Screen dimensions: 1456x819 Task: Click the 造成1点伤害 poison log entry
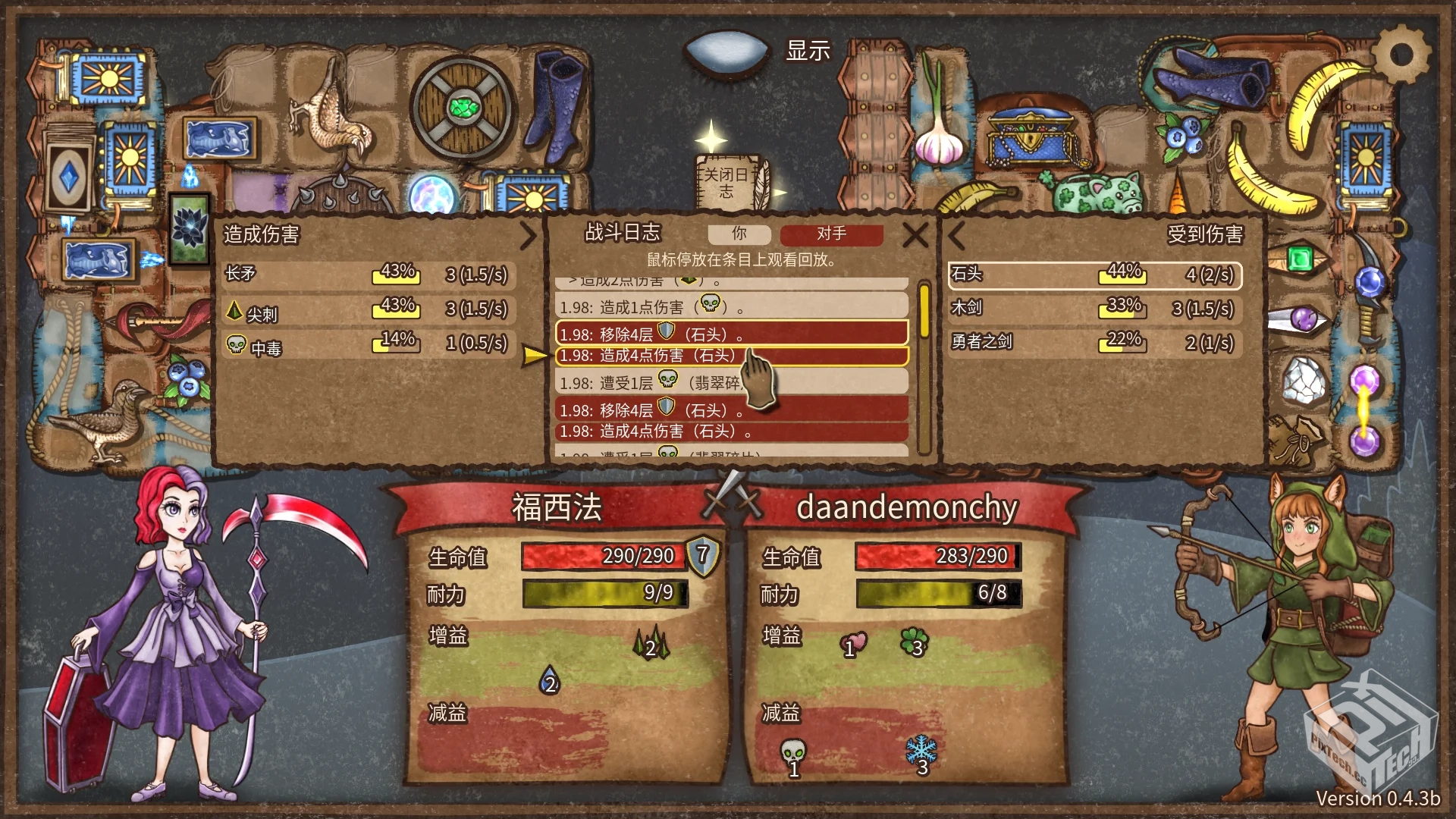point(652,307)
